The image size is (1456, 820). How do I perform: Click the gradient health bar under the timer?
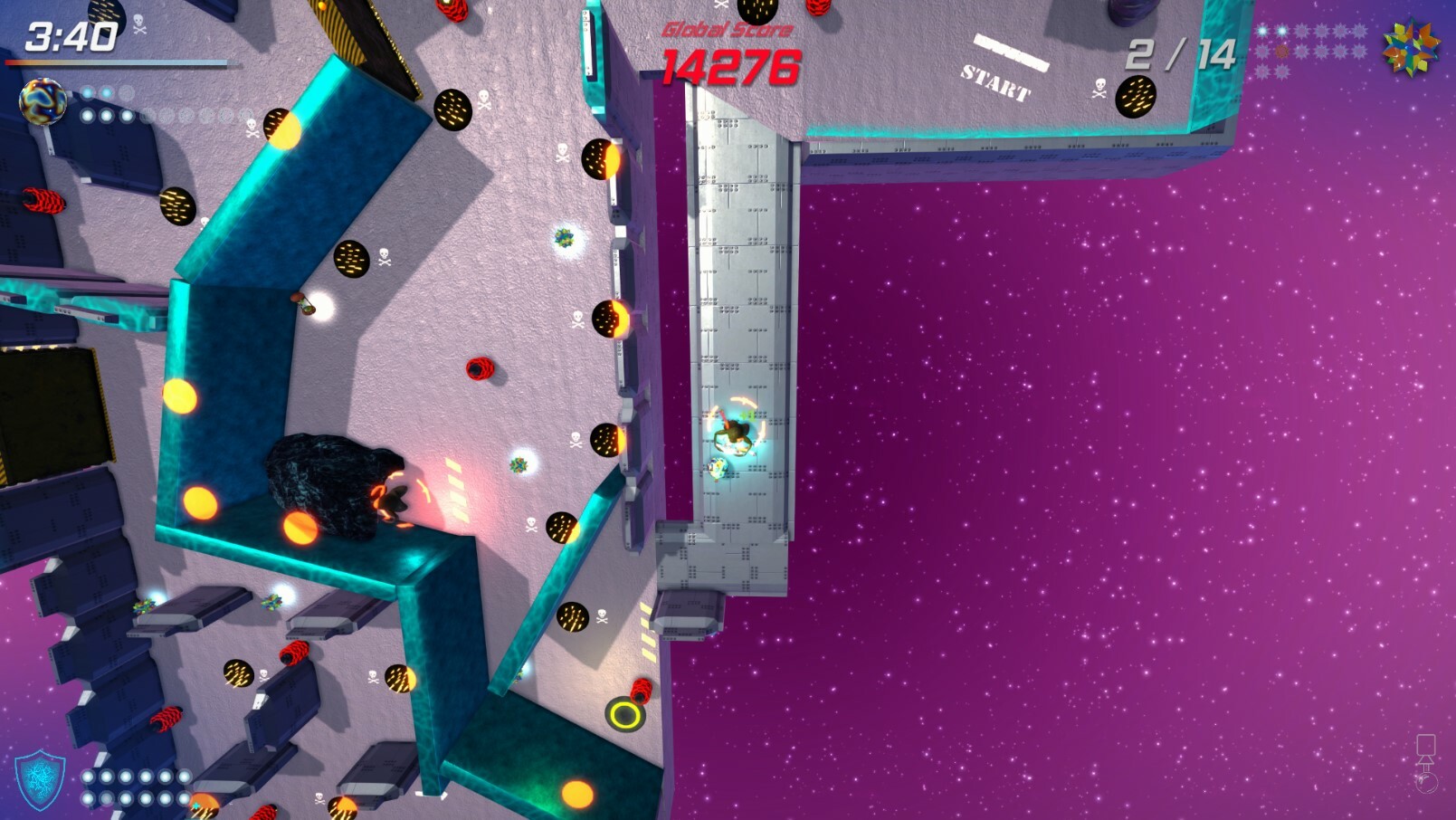[118, 62]
